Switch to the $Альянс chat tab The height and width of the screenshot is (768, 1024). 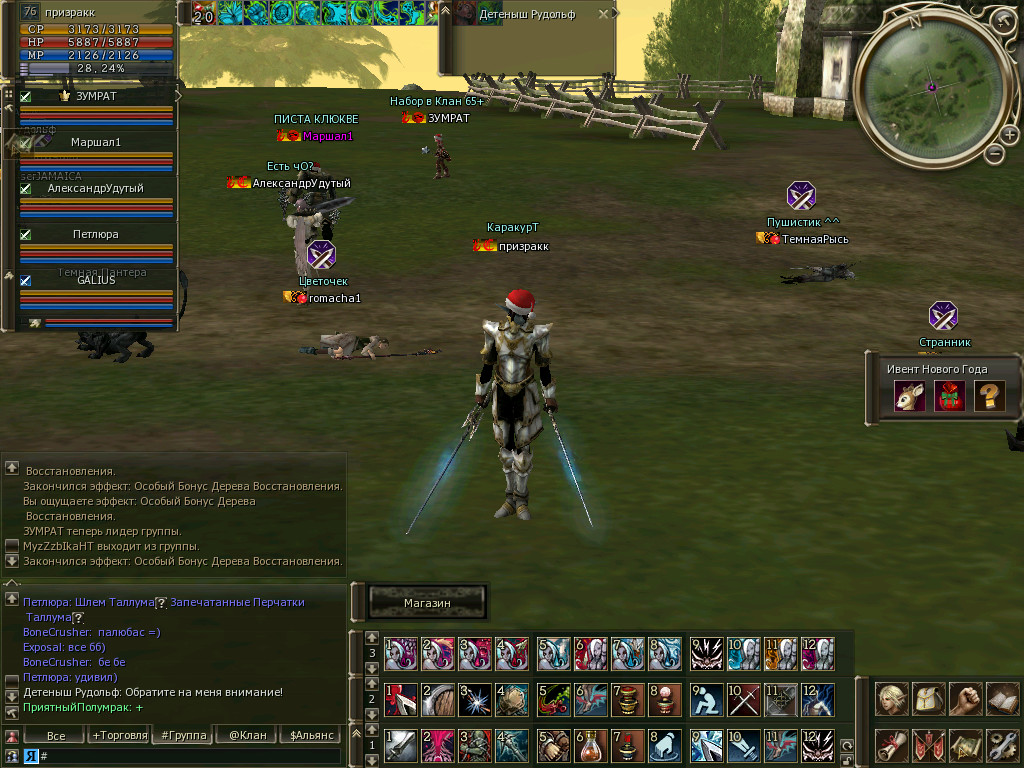coord(310,735)
